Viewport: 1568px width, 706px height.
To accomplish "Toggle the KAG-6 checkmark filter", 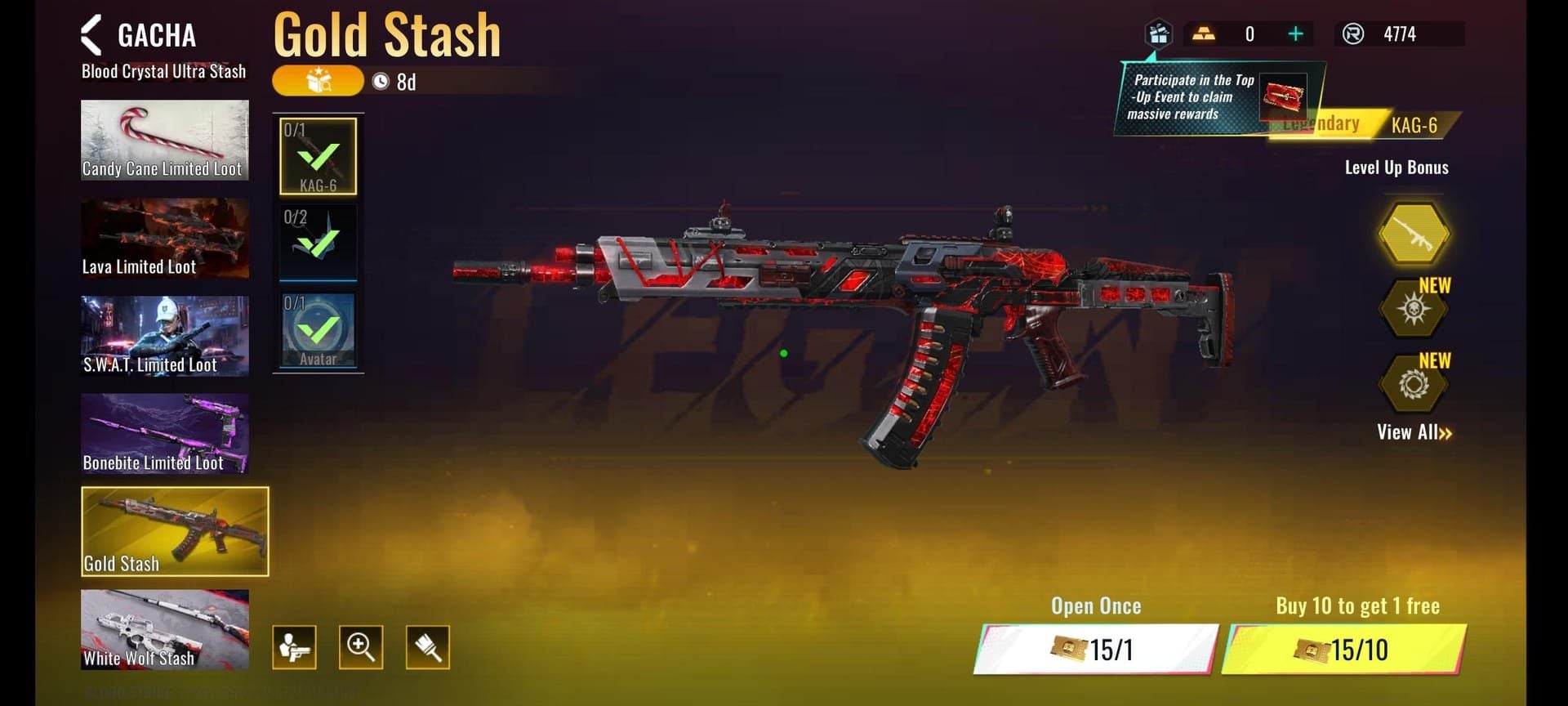I will 318,155.
